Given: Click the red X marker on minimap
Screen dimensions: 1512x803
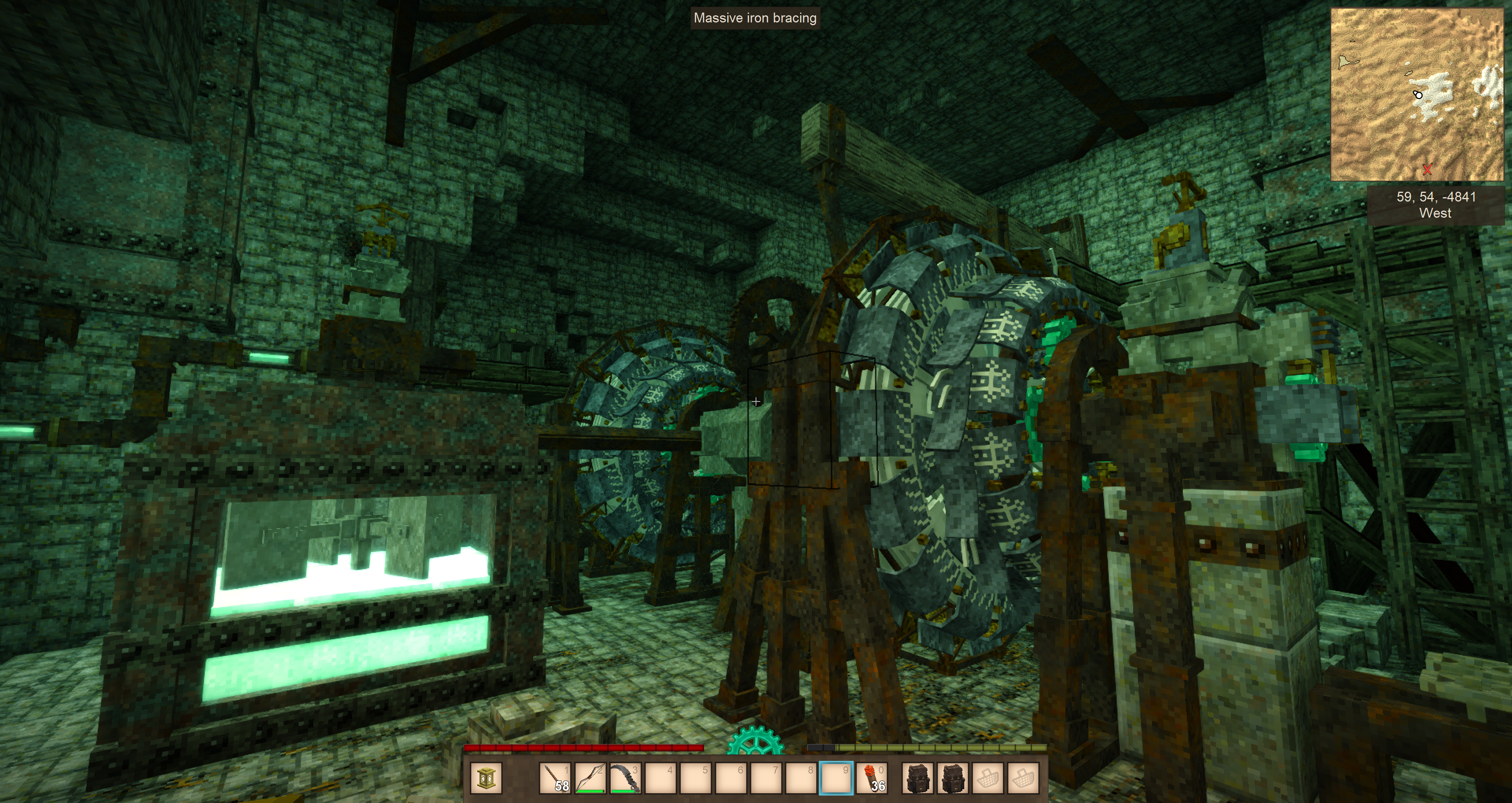Looking at the screenshot, I should [1427, 170].
